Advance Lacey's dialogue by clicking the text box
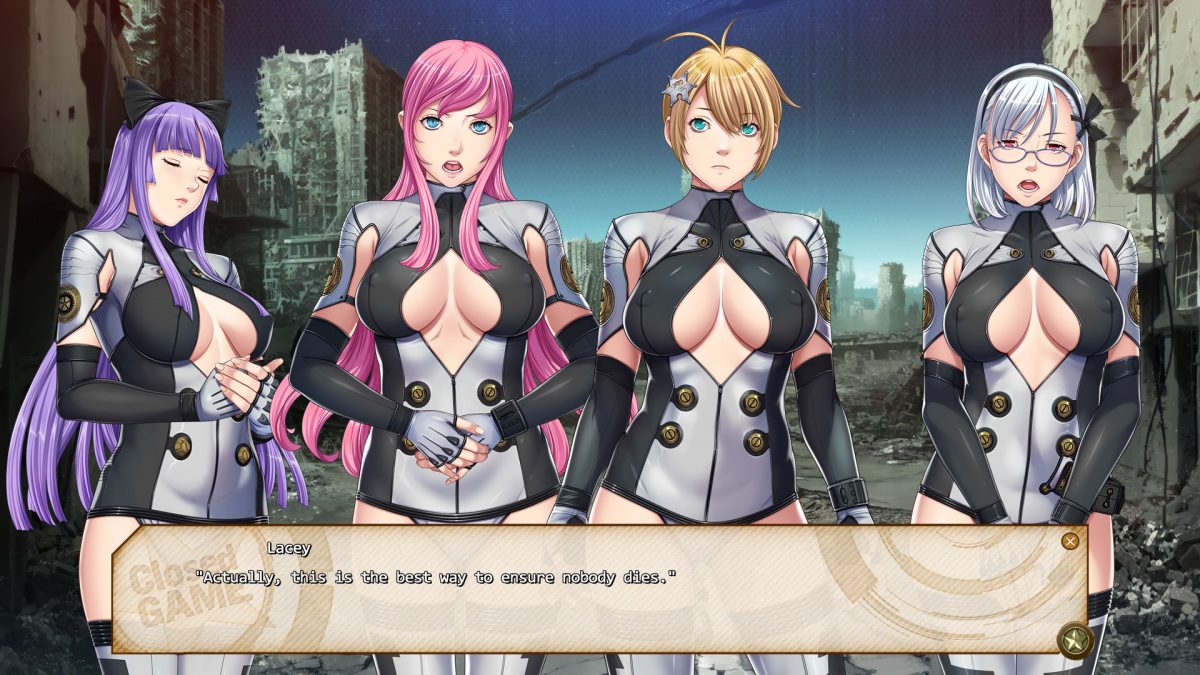 600,600
